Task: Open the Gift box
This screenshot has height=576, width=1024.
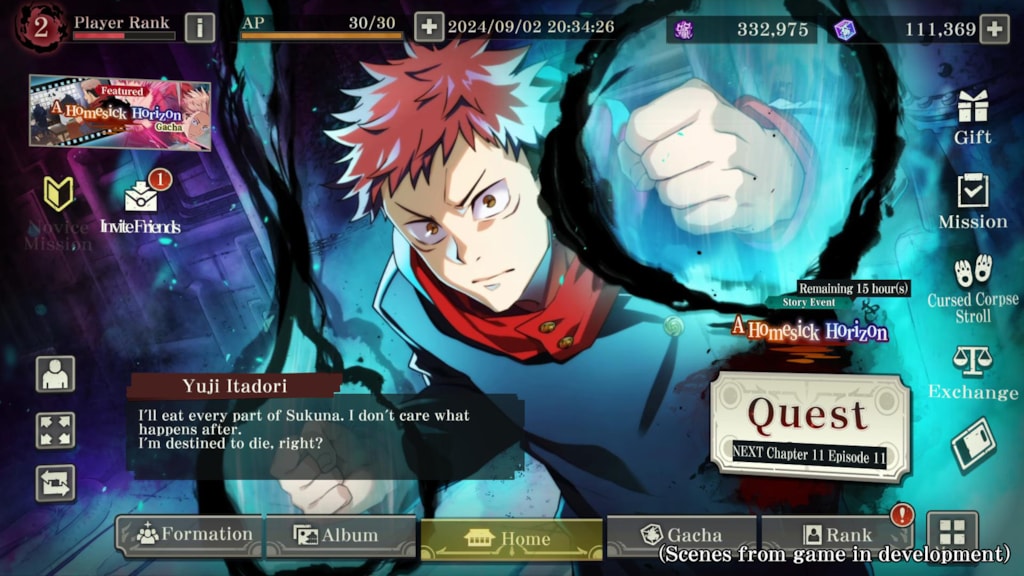Action: point(972,115)
